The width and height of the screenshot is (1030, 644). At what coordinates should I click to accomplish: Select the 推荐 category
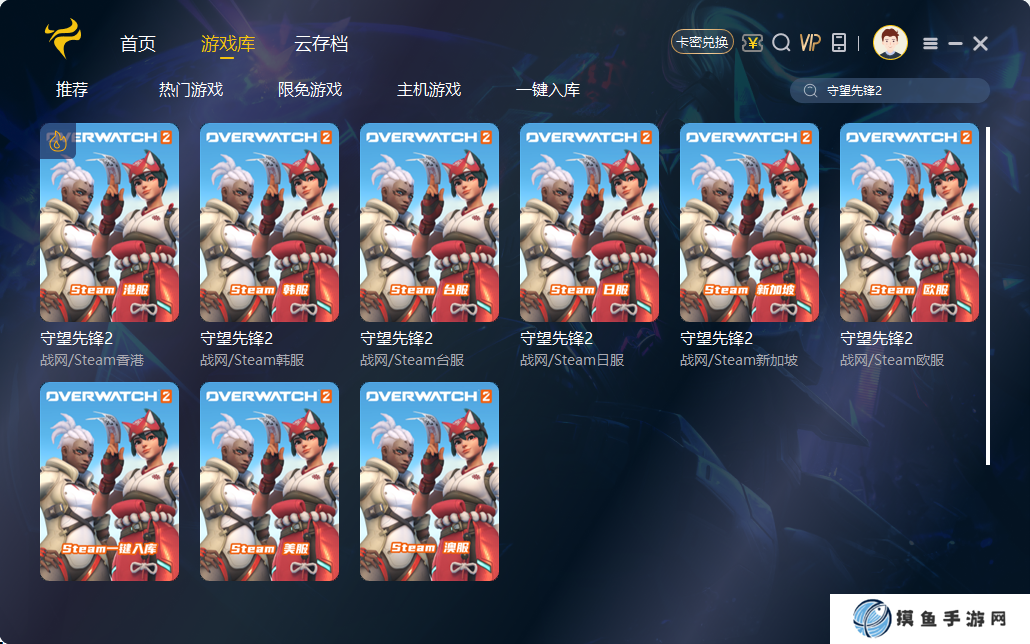pos(72,90)
